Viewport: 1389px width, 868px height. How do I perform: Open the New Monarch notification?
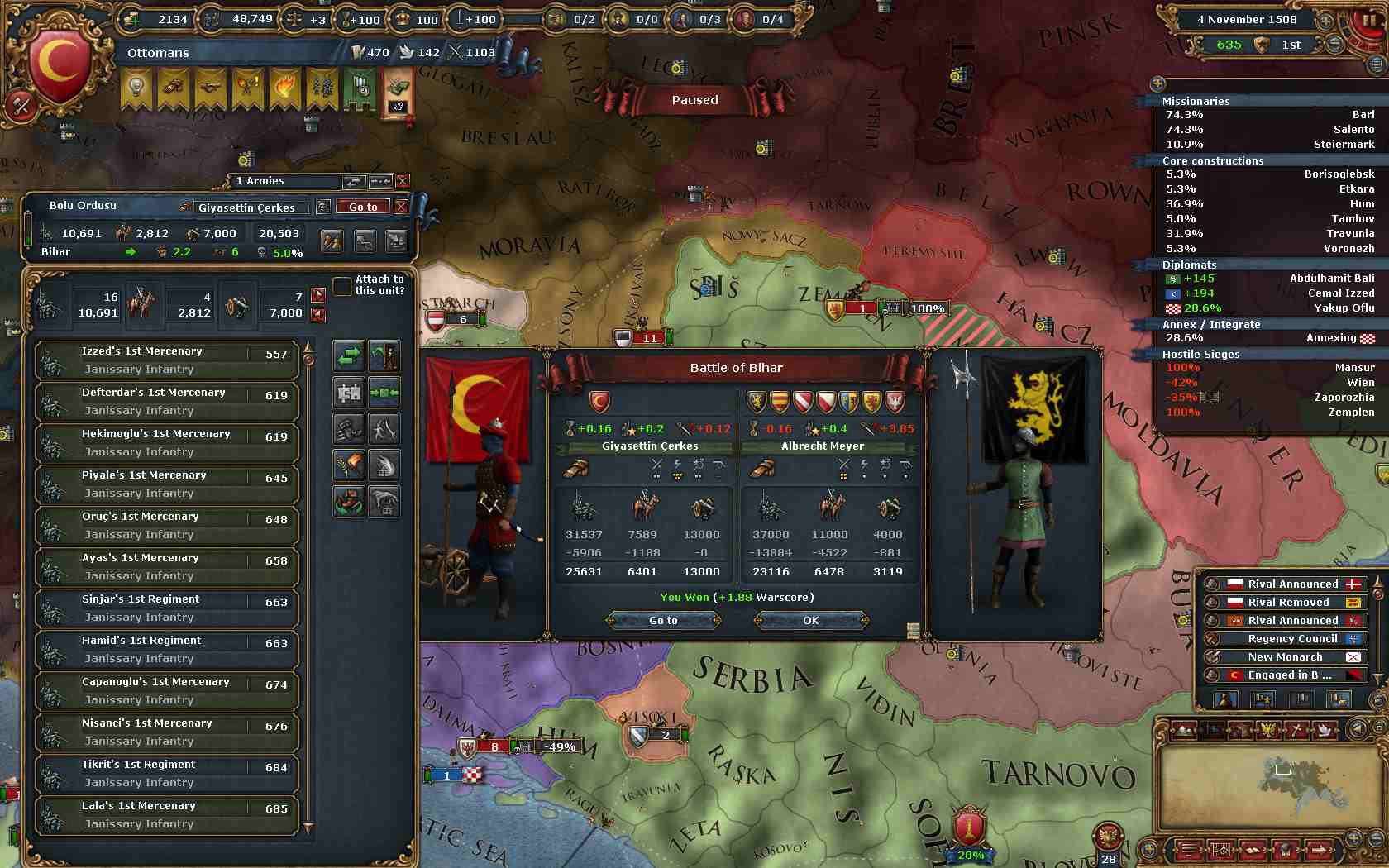(x=1286, y=656)
